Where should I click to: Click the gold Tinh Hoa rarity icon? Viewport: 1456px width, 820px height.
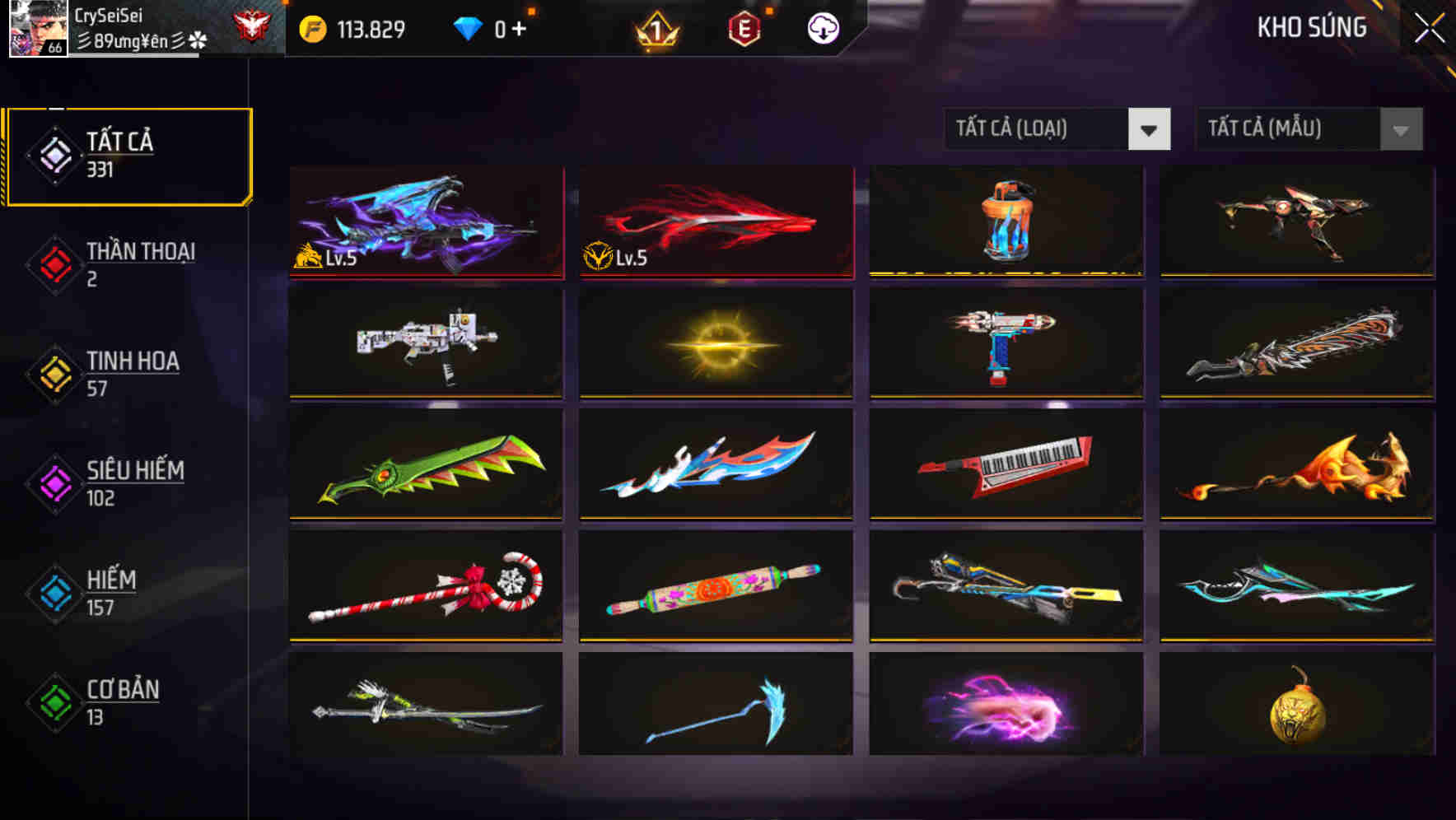54,373
